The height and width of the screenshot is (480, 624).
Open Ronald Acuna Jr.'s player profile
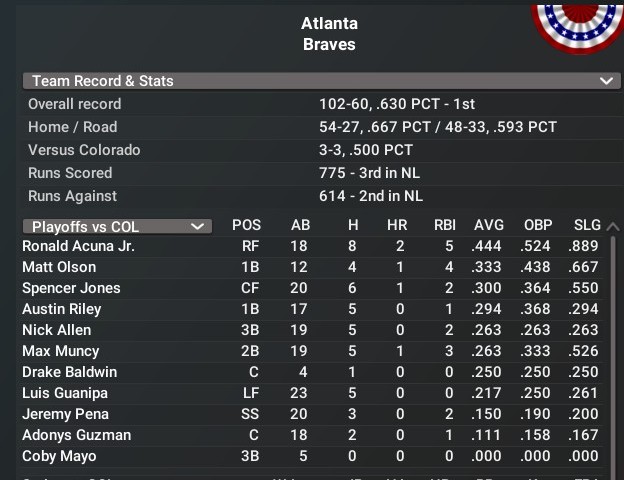(78, 246)
